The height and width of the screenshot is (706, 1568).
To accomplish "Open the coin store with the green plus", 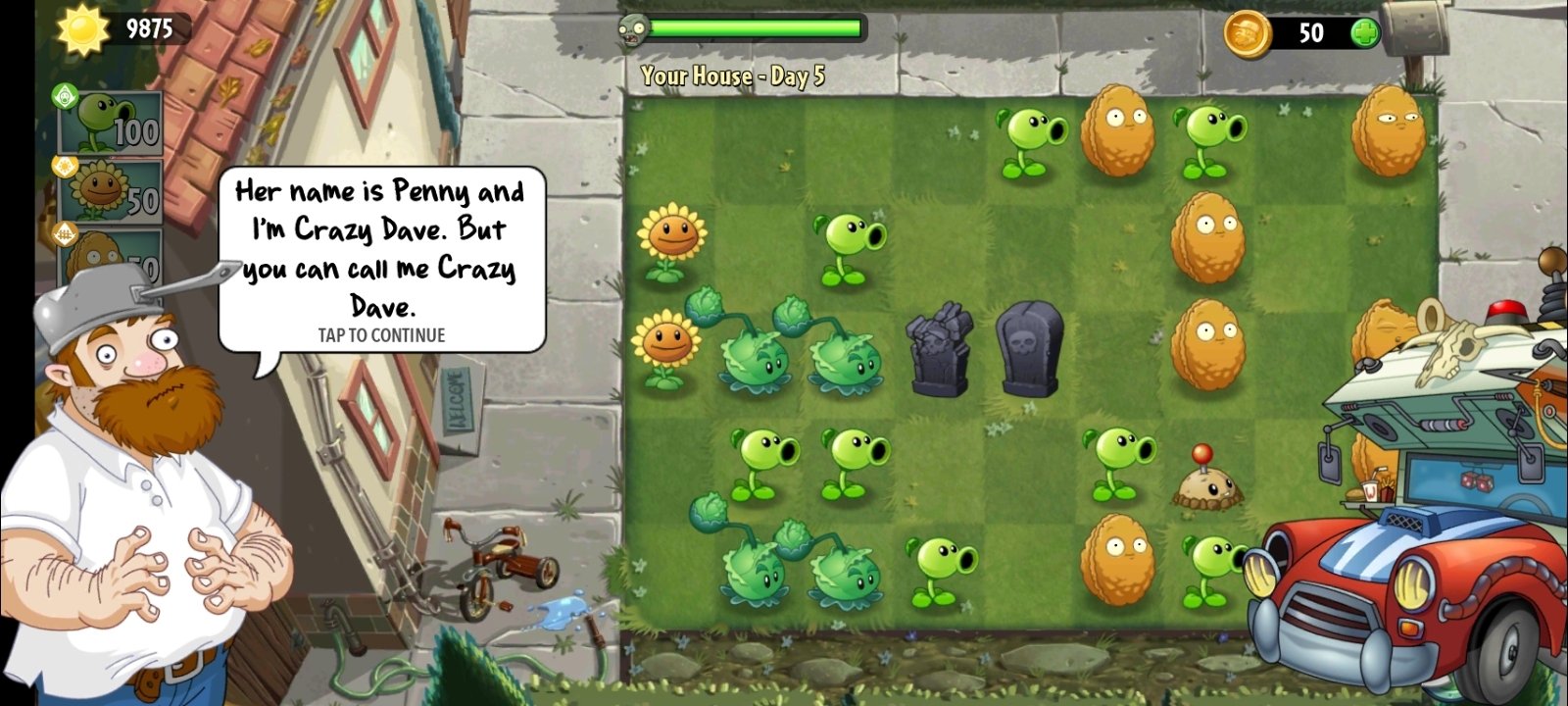I will 1366,32.
